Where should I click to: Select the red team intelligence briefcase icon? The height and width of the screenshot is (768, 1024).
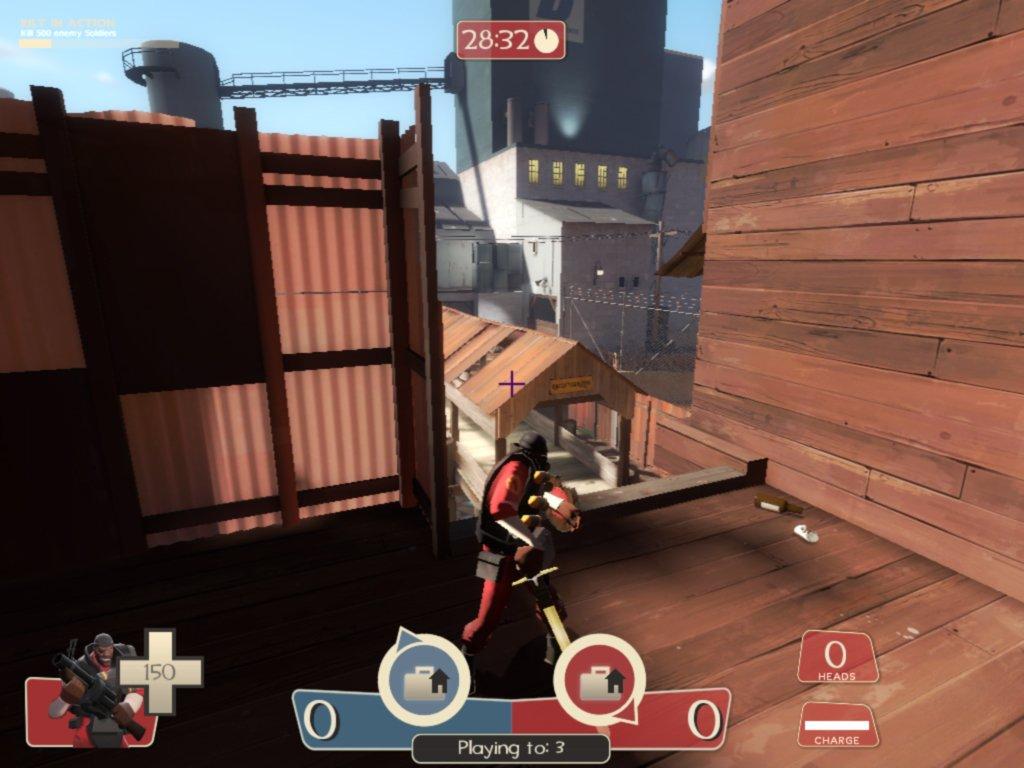[599, 681]
